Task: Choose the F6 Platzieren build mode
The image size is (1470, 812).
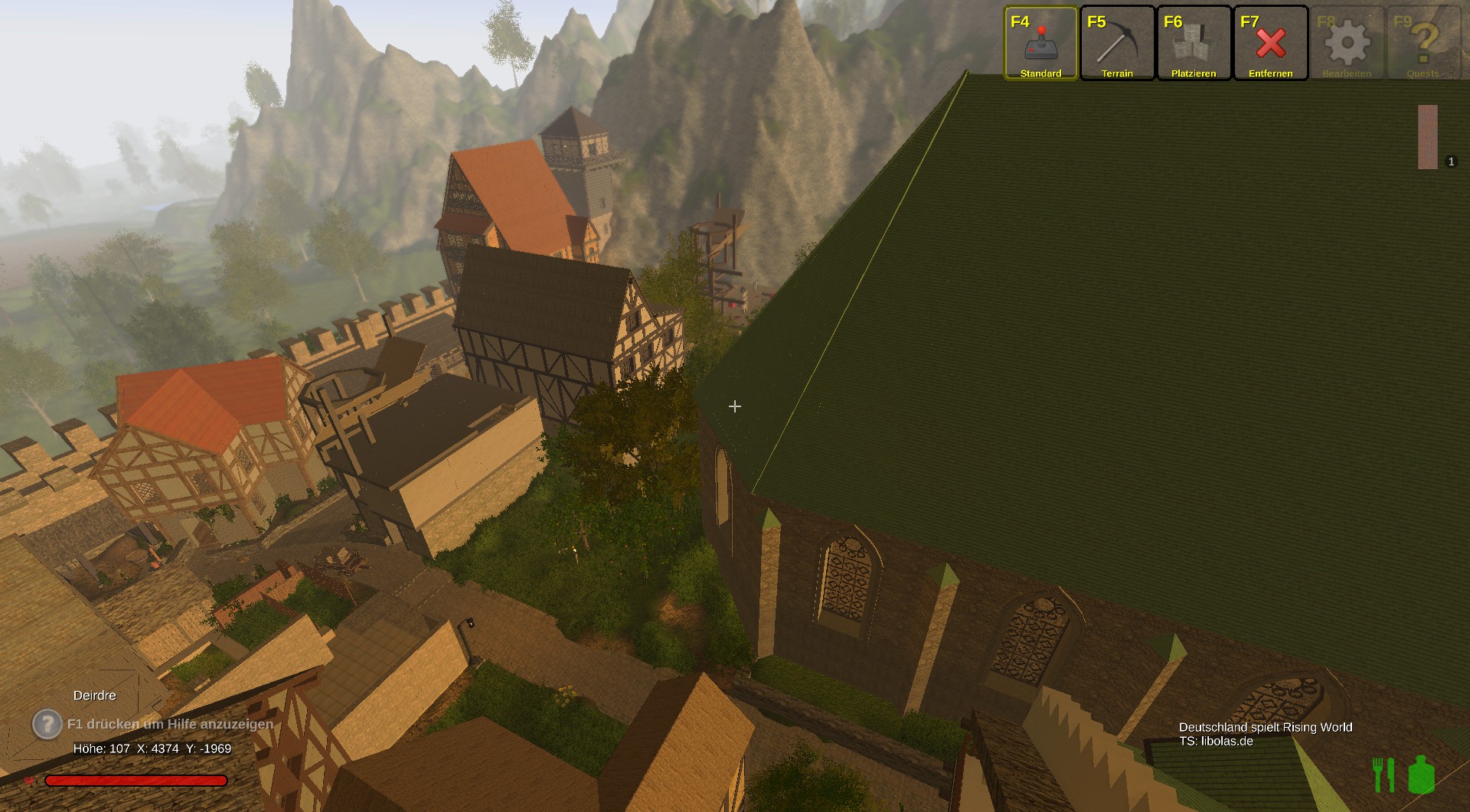Action: (x=1194, y=44)
